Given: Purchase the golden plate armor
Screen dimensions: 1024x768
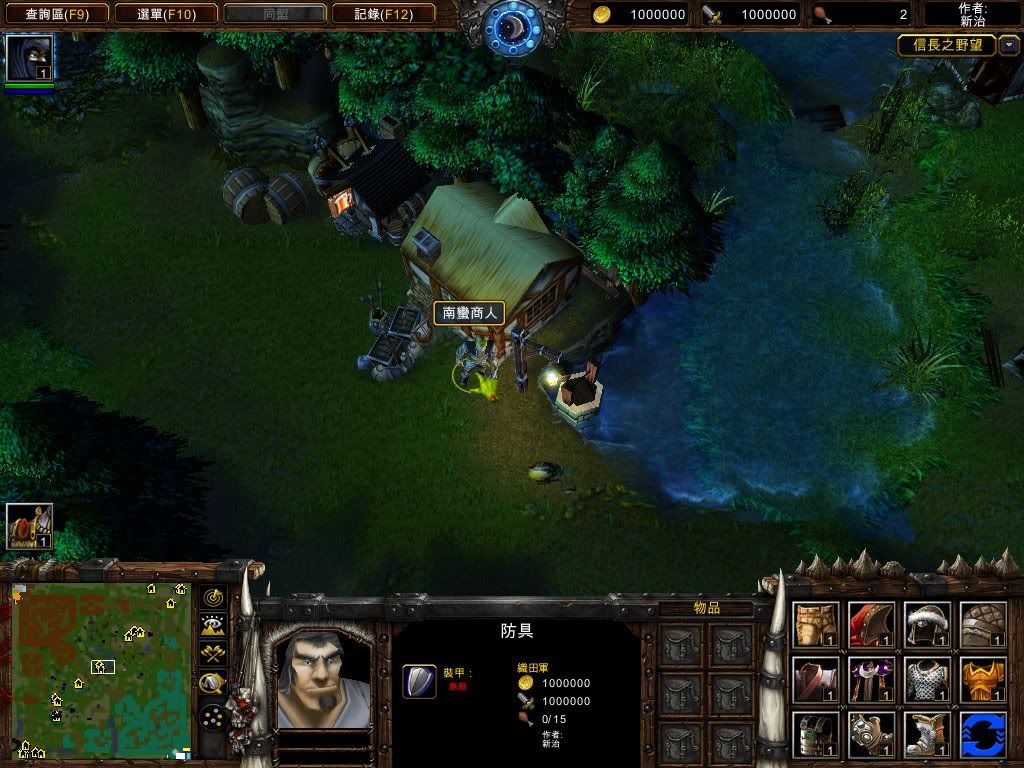Looking at the screenshot, I should 983,679.
